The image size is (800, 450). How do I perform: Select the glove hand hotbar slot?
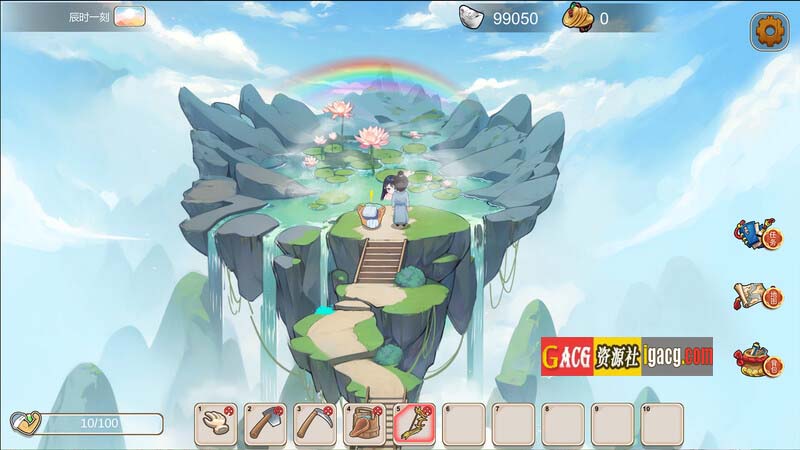click(x=216, y=424)
